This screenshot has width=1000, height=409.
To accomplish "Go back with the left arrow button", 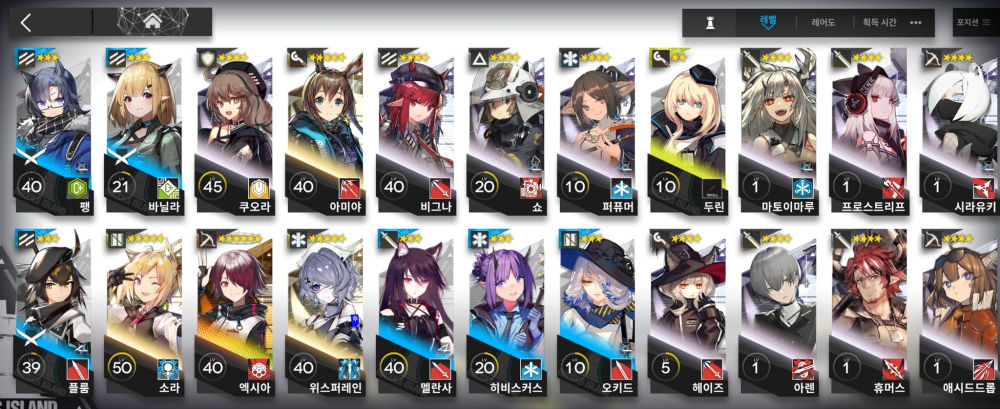I will [x=26, y=22].
